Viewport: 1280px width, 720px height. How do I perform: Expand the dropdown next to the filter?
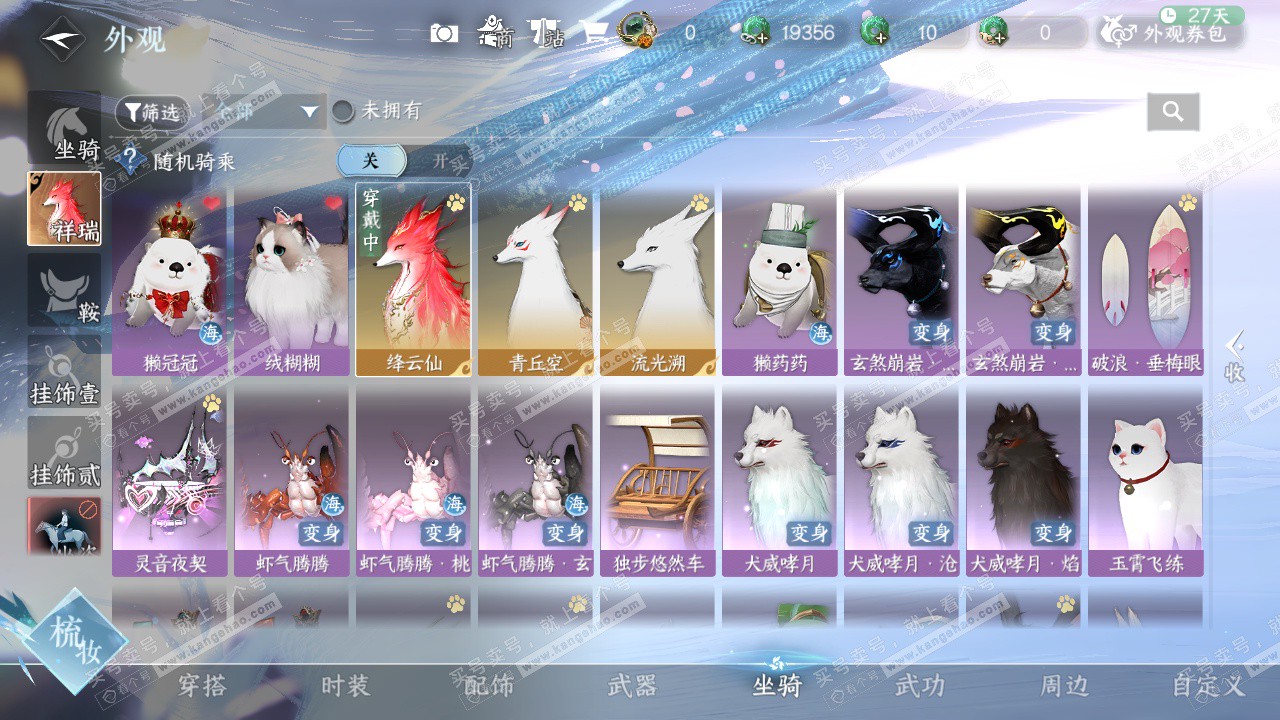coord(308,112)
